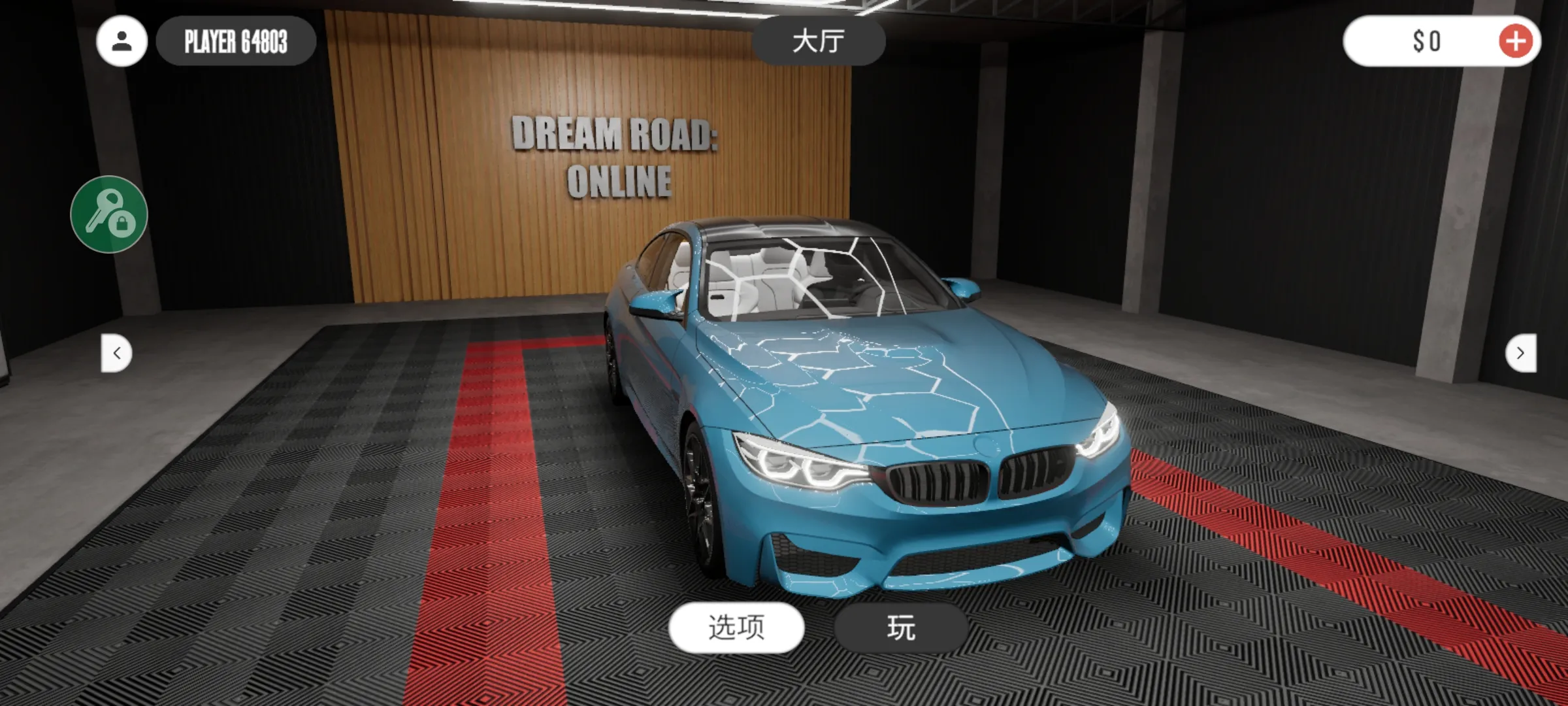The image size is (1568, 706).
Task: Tap the green key and lock icon
Action: coord(109,214)
